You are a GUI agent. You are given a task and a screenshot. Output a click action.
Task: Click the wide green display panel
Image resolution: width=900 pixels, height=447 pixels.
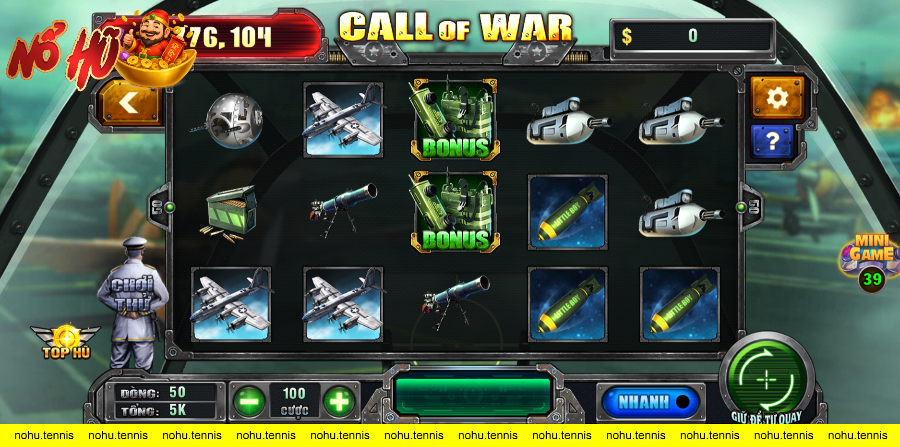(472, 396)
